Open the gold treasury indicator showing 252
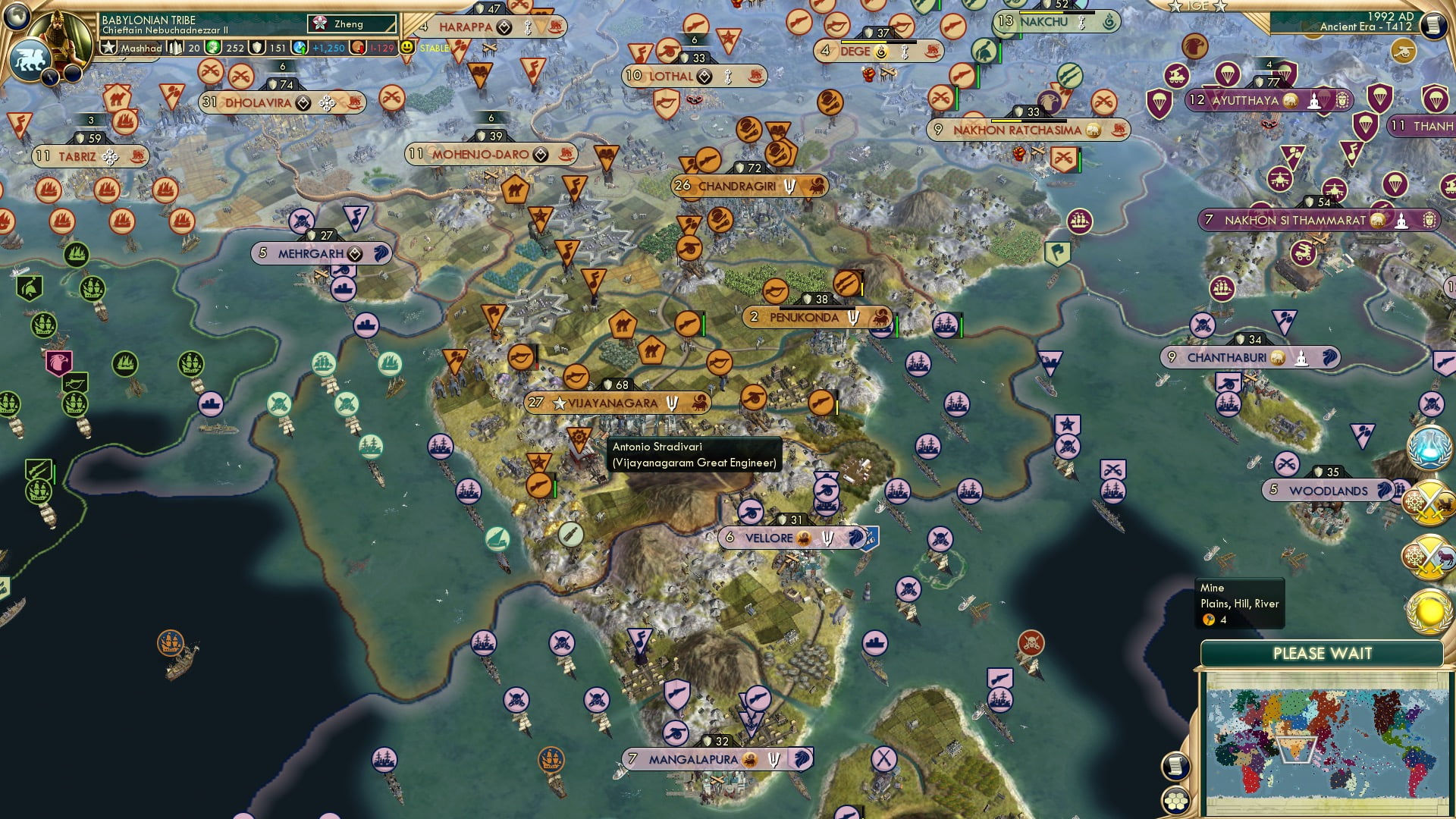Screen dimensions: 1456x819 pos(219,47)
